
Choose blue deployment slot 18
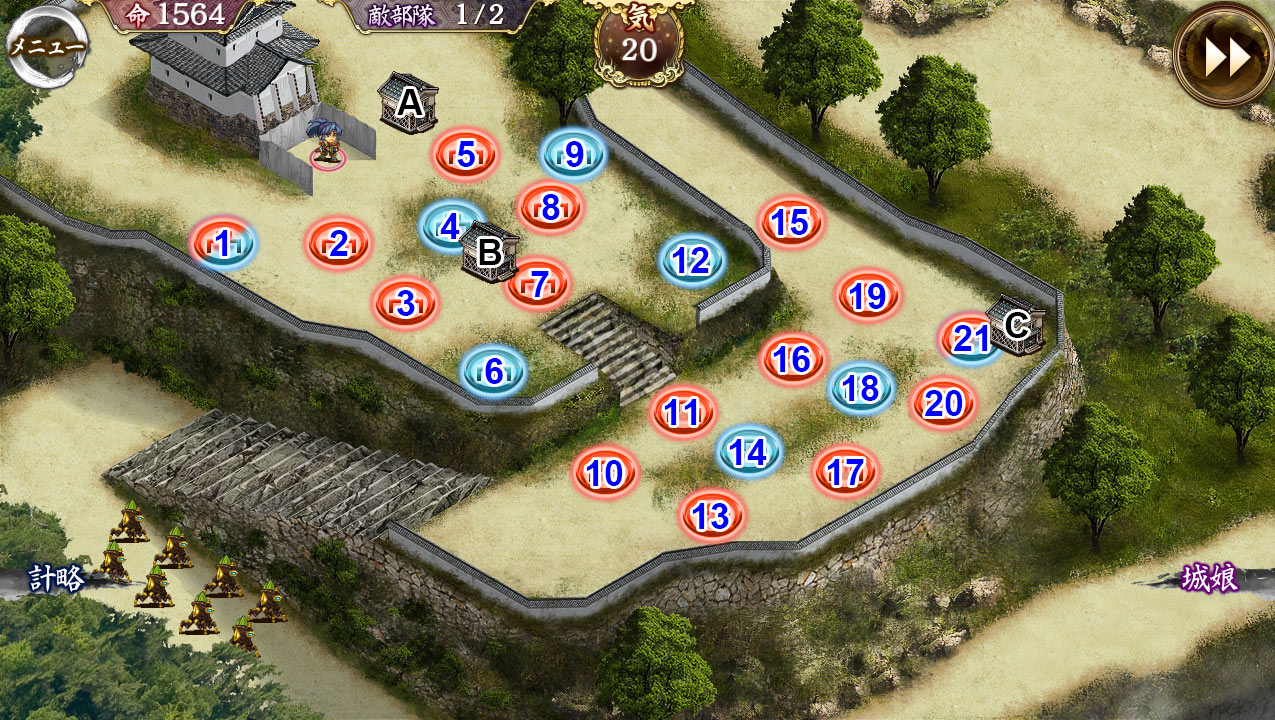click(861, 388)
